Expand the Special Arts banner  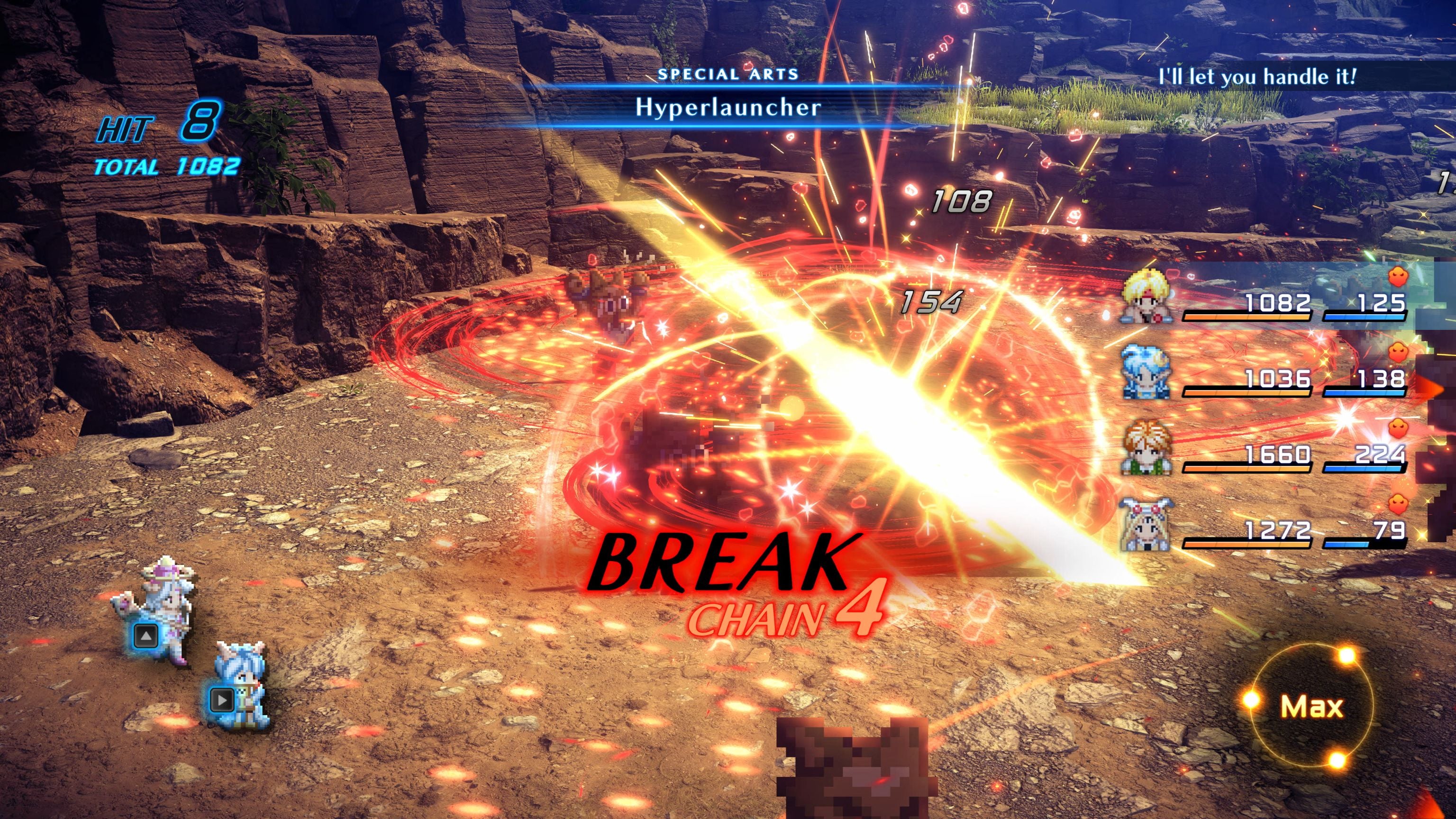[728, 73]
